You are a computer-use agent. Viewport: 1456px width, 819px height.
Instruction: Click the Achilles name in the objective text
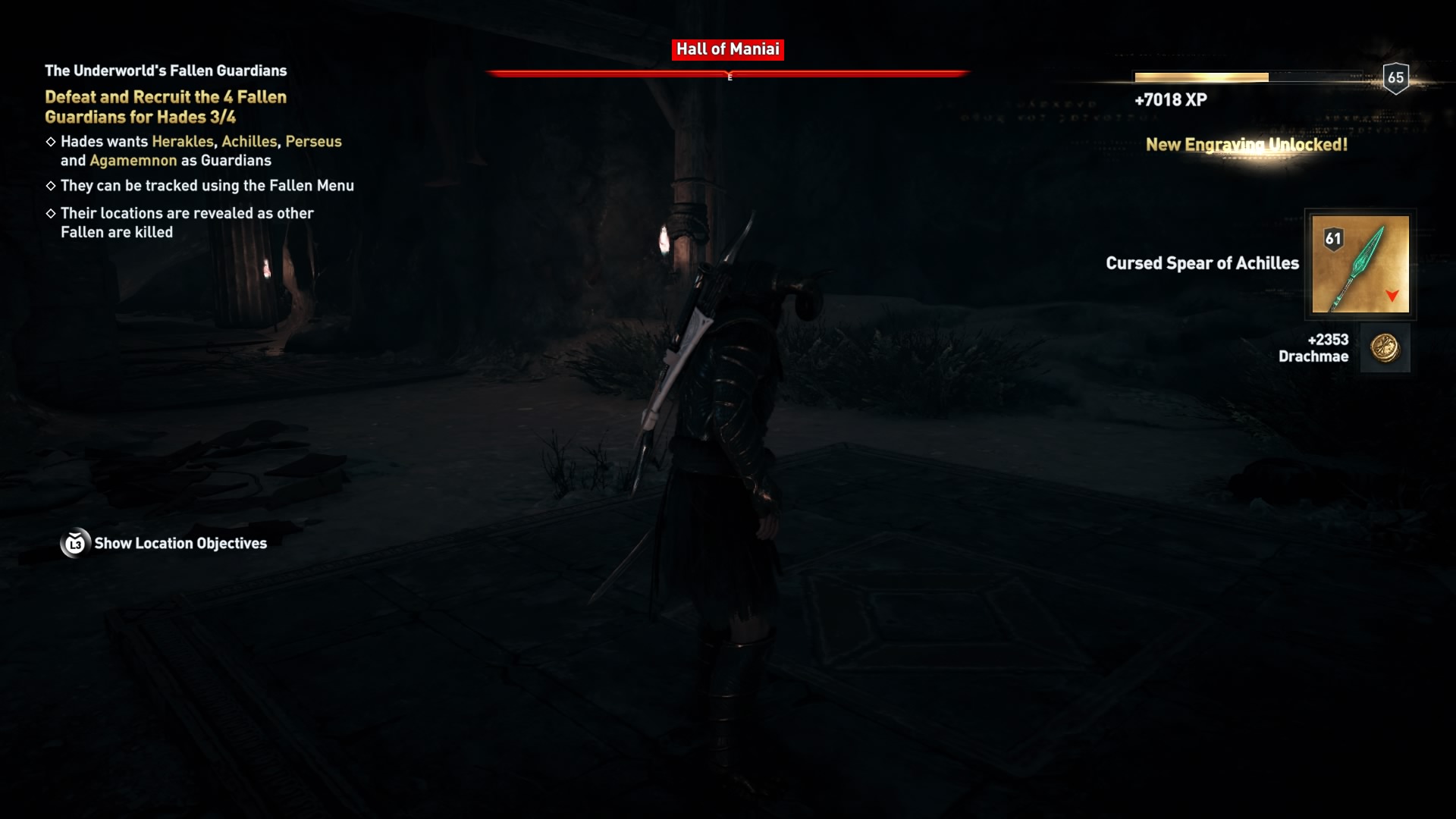250,141
